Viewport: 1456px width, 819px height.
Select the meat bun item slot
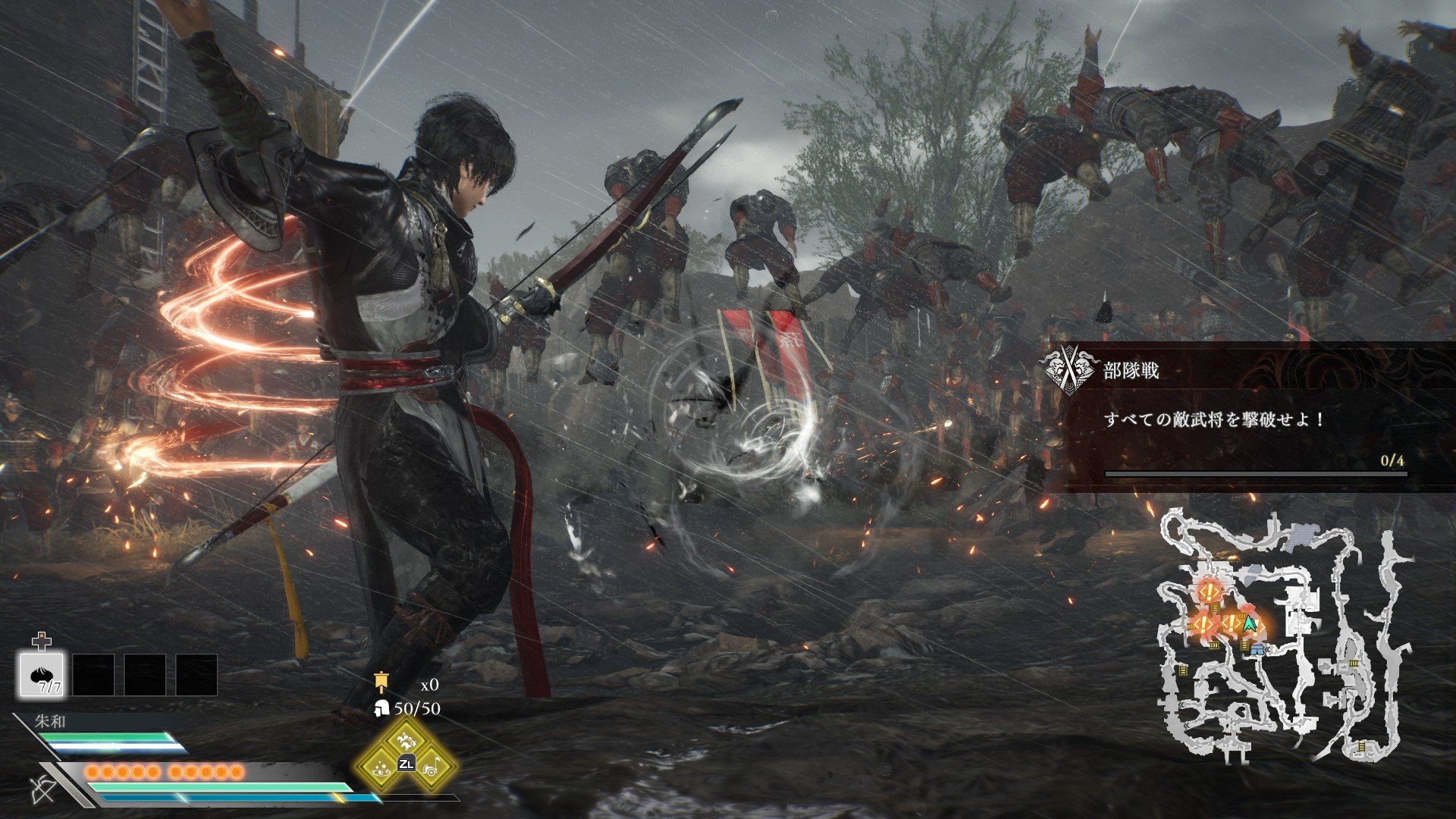(42, 675)
